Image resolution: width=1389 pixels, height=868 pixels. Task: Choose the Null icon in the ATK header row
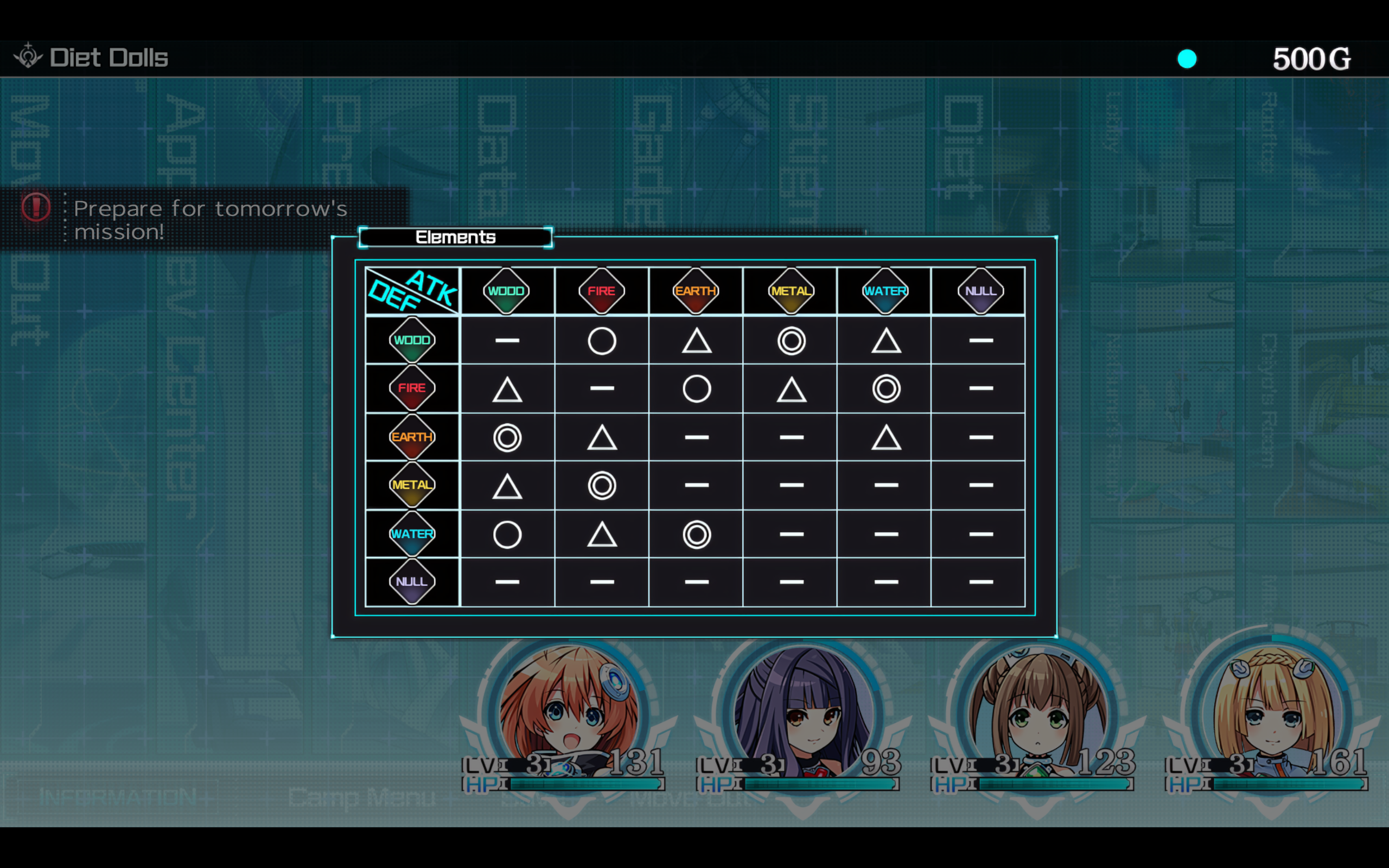(x=980, y=291)
